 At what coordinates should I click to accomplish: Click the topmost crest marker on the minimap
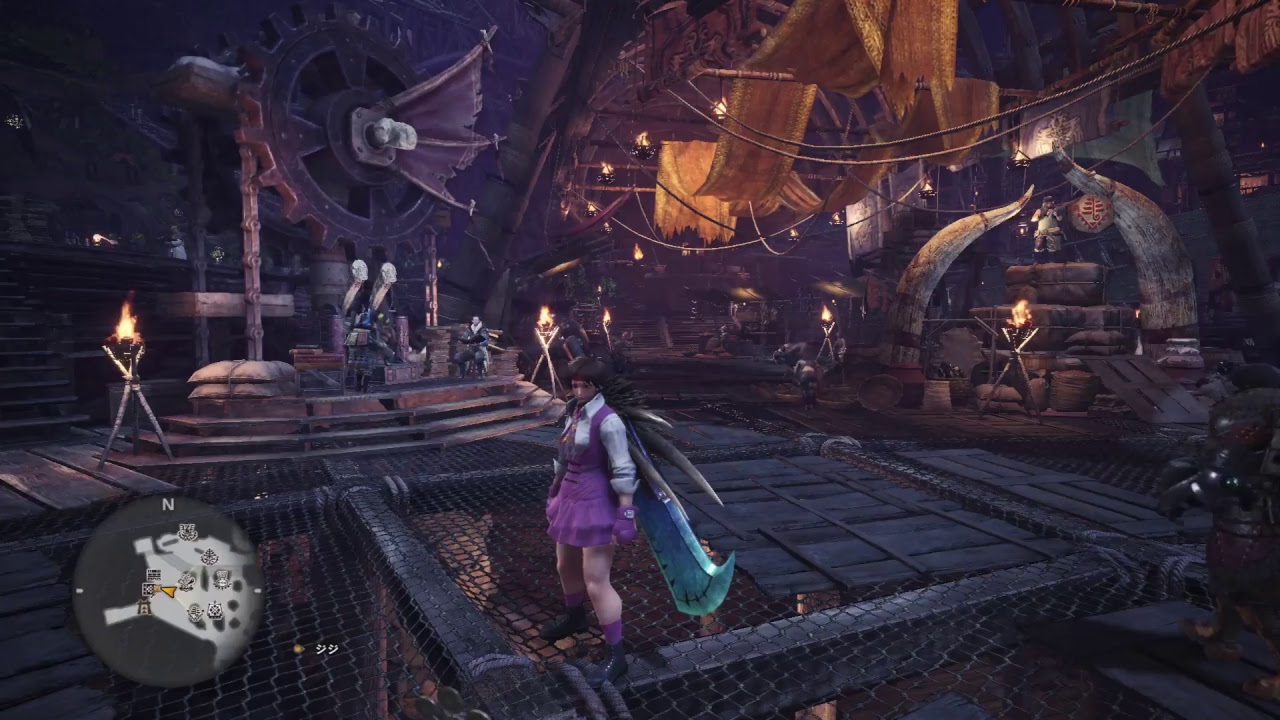tap(187, 532)
